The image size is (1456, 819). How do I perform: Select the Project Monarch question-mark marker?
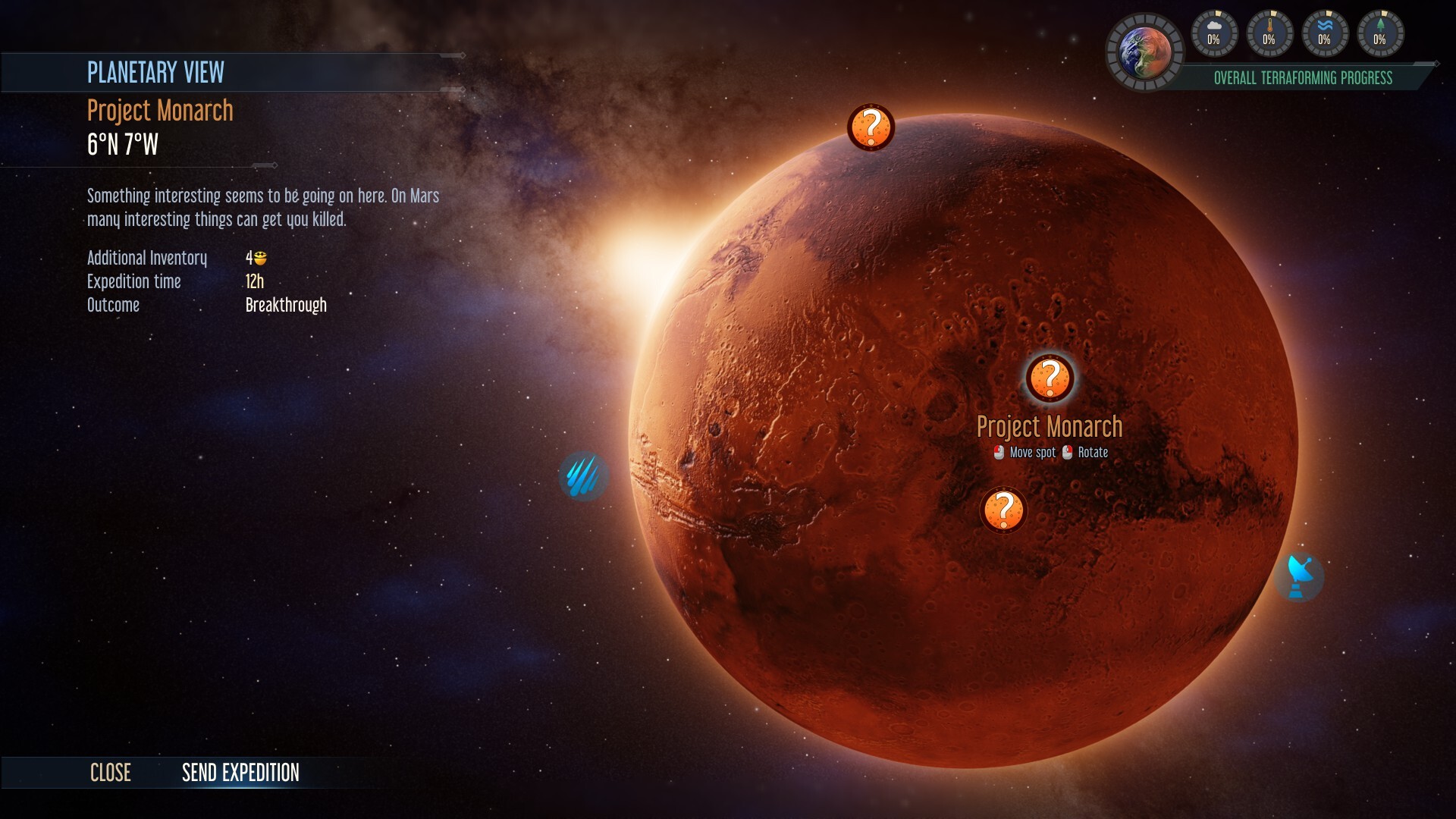1050,377
